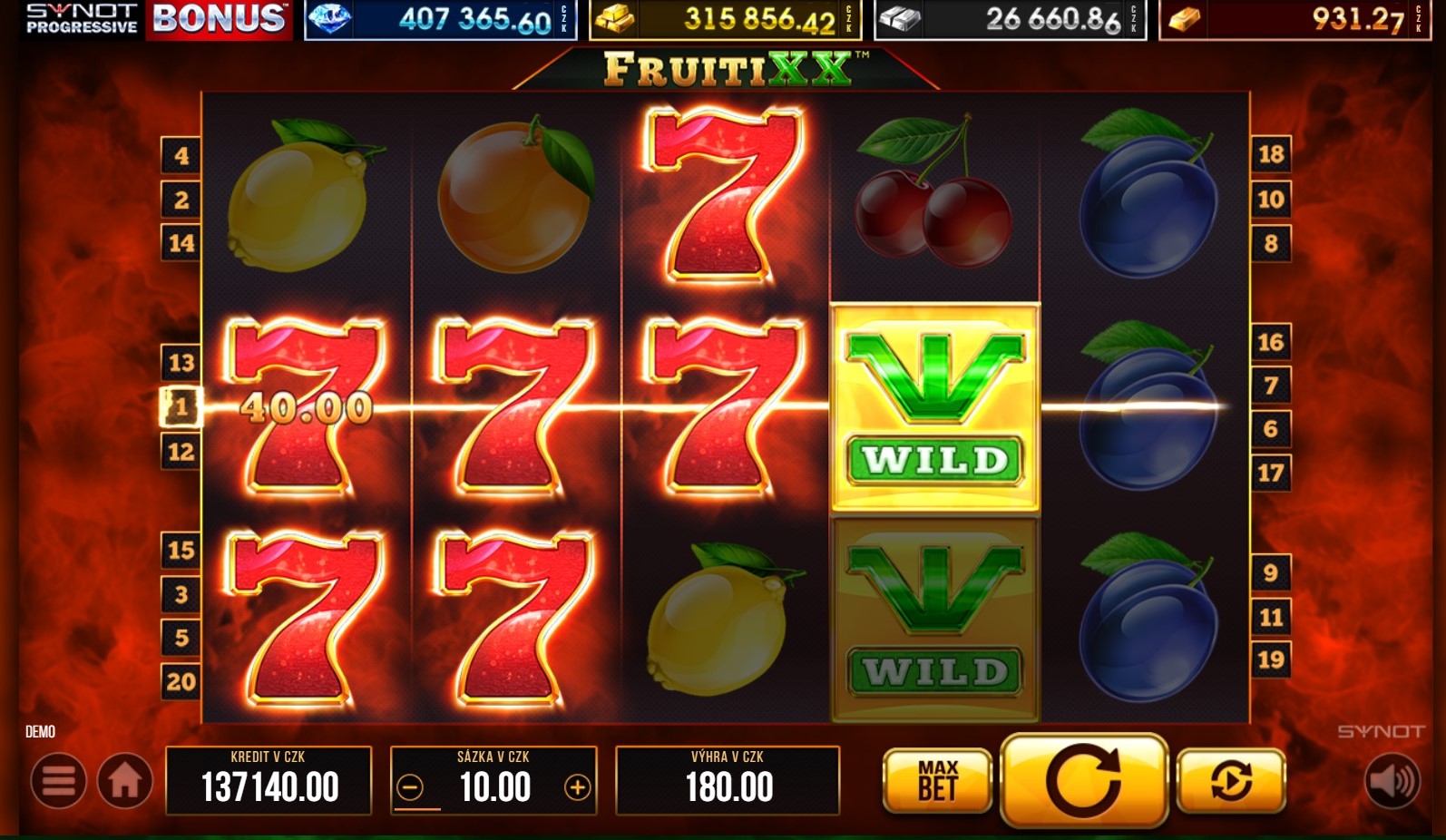Increase the bet with the plus button
The image size is (1446, 840).
[577, 787]
